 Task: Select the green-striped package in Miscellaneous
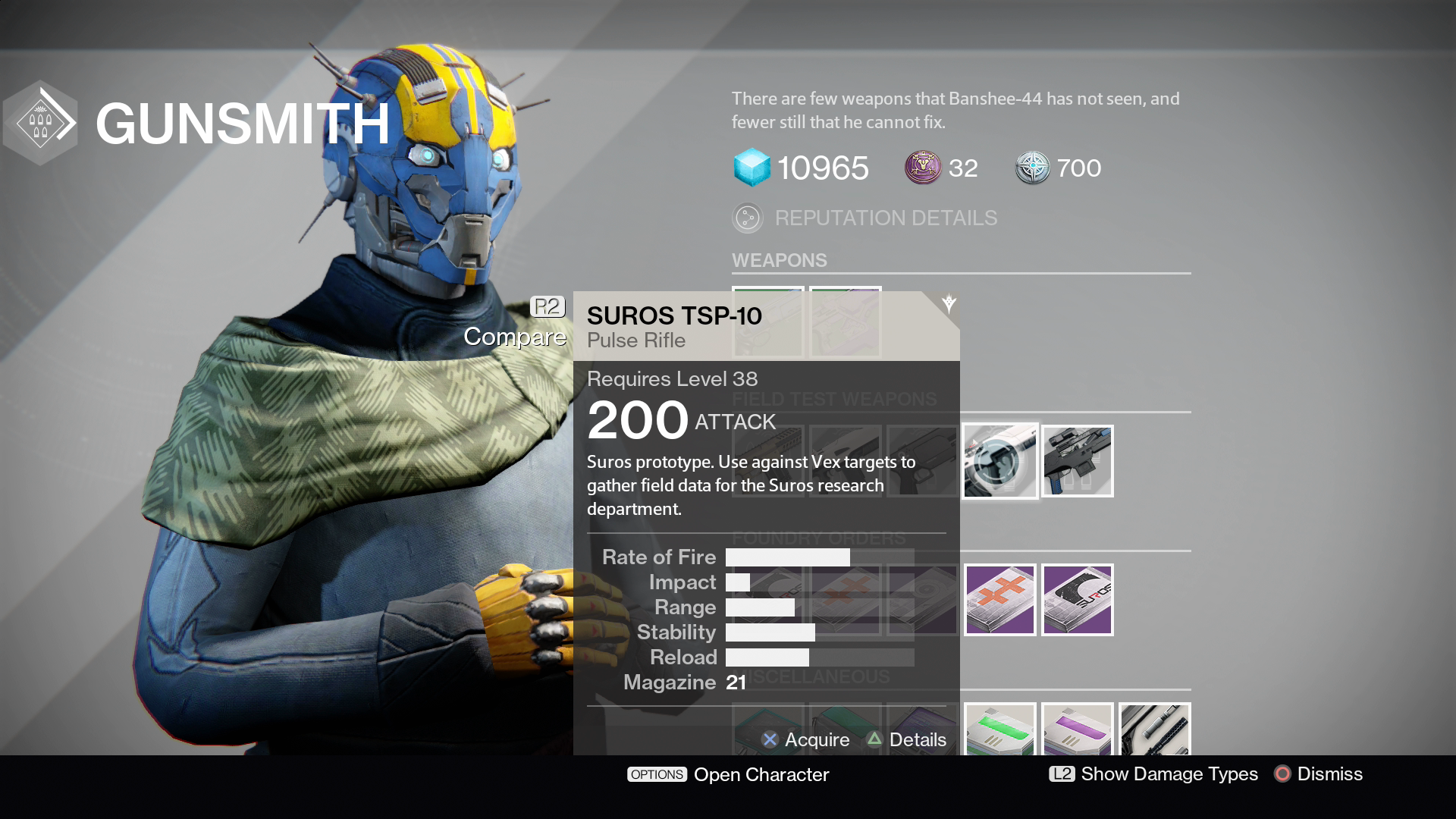(x=1000, y=730)
